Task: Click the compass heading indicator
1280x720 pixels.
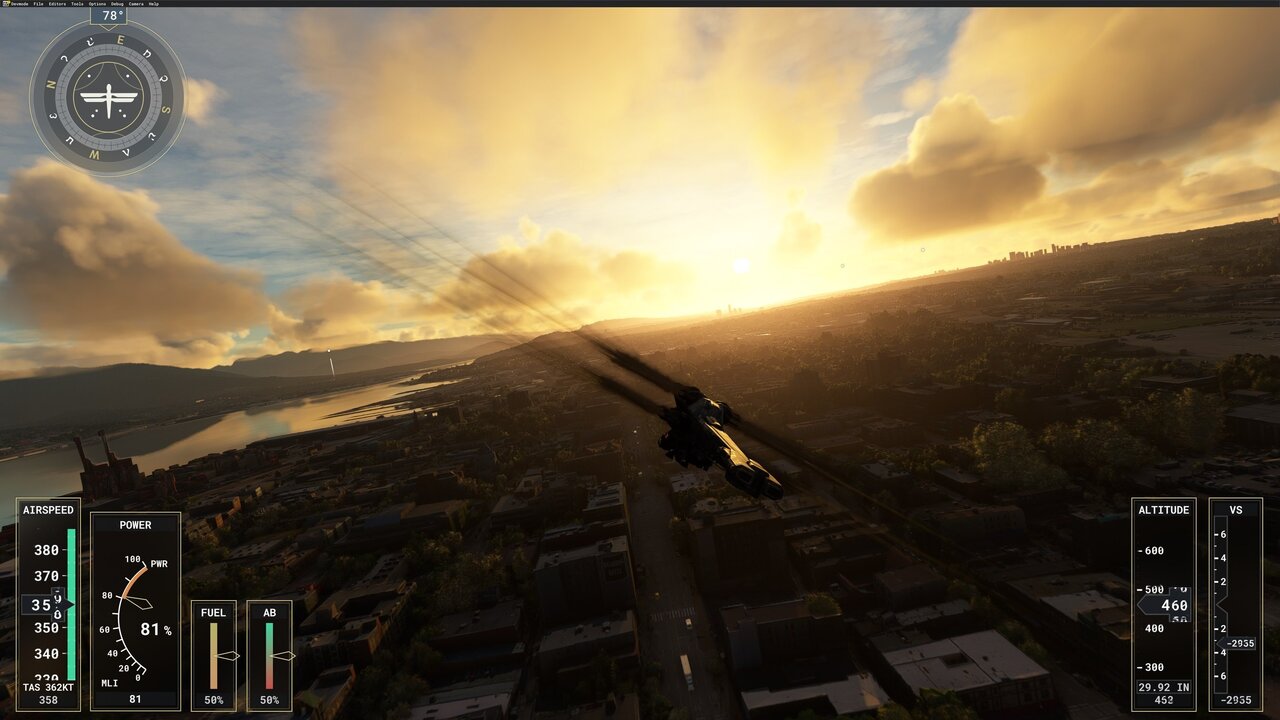Action: tap(108, 97)
